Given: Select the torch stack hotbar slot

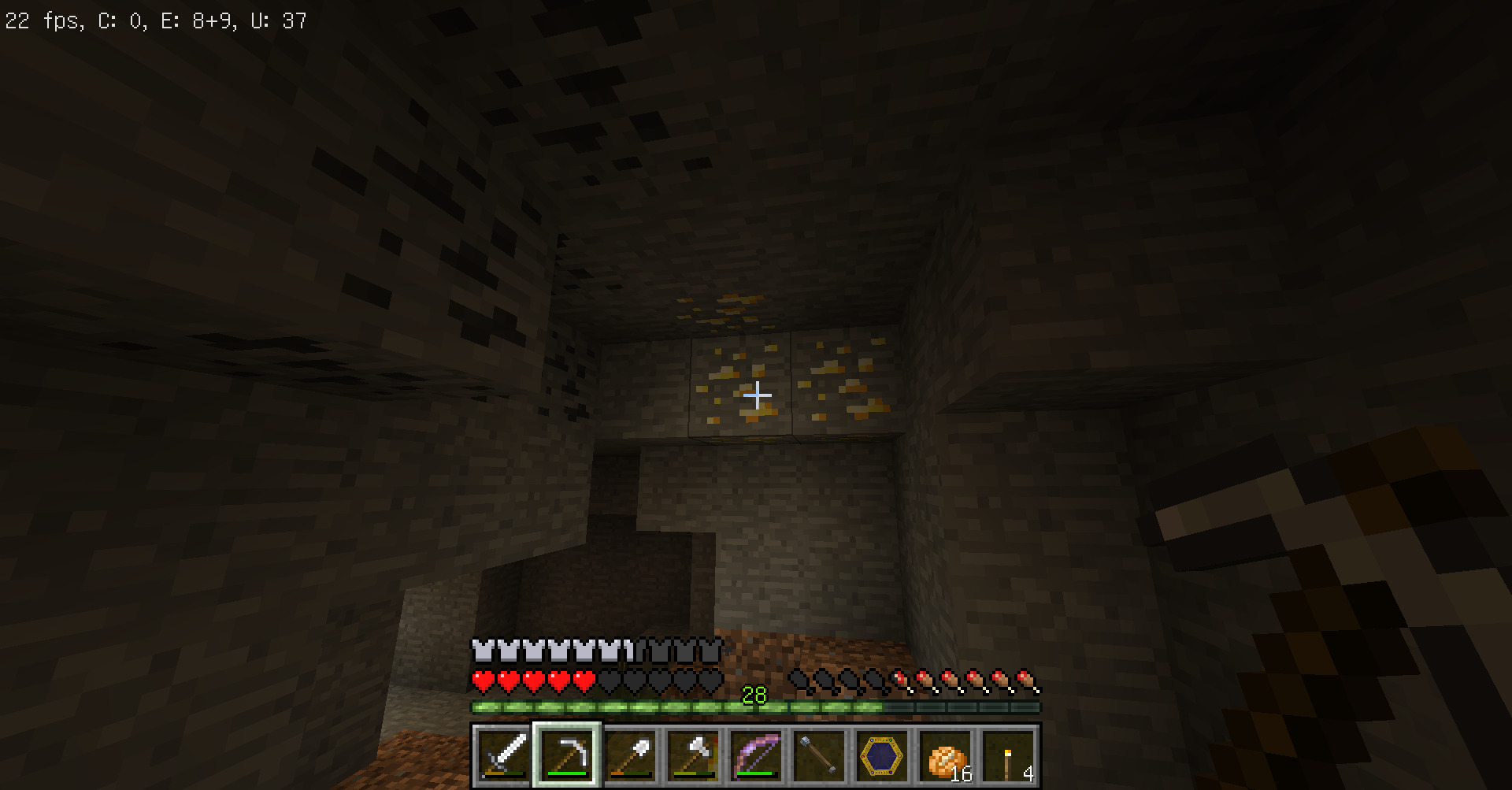Looking at the screenshot, I should 1008,755.
